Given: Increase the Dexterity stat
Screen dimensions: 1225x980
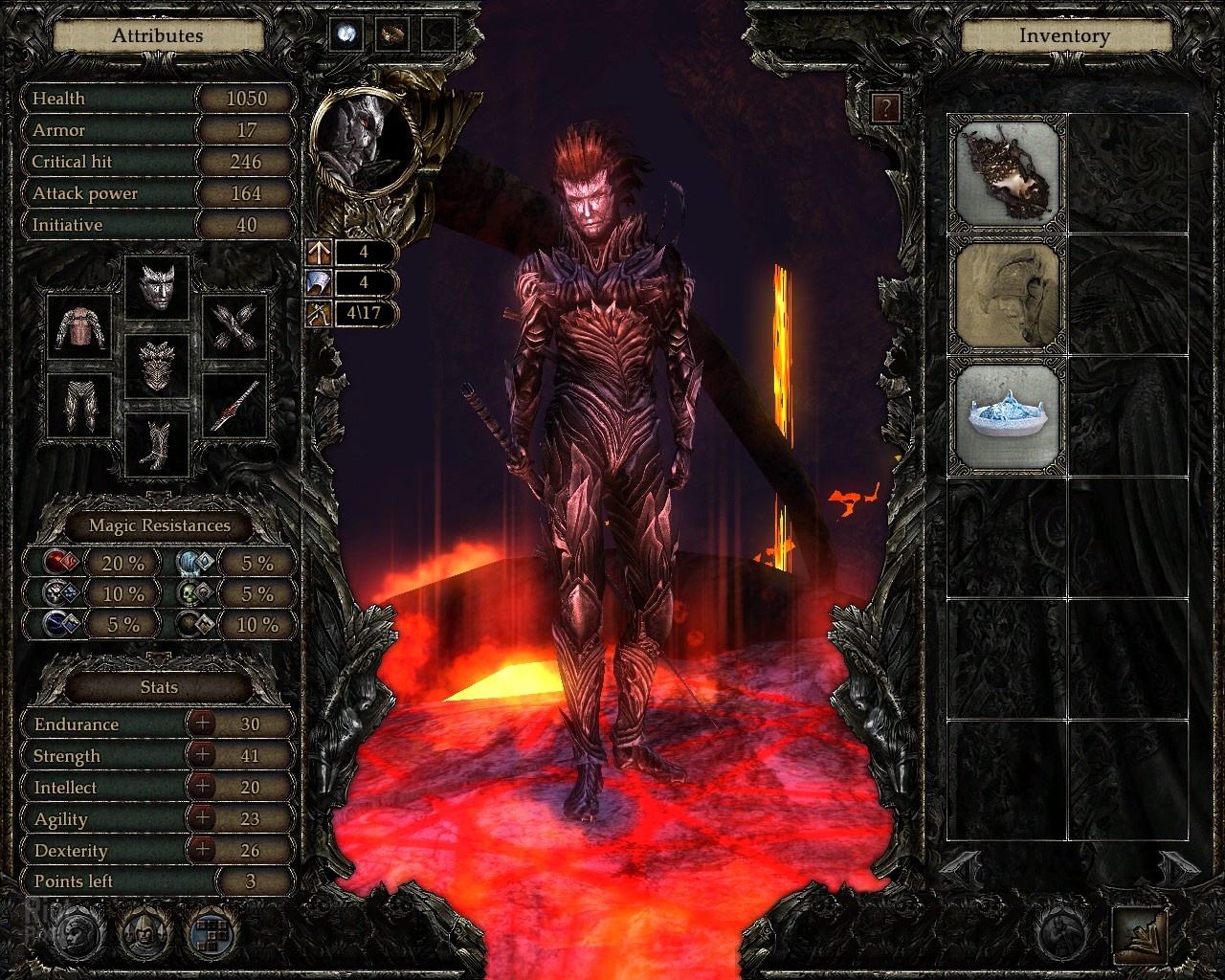Looking at the screenshot, I should click(202, 850).
